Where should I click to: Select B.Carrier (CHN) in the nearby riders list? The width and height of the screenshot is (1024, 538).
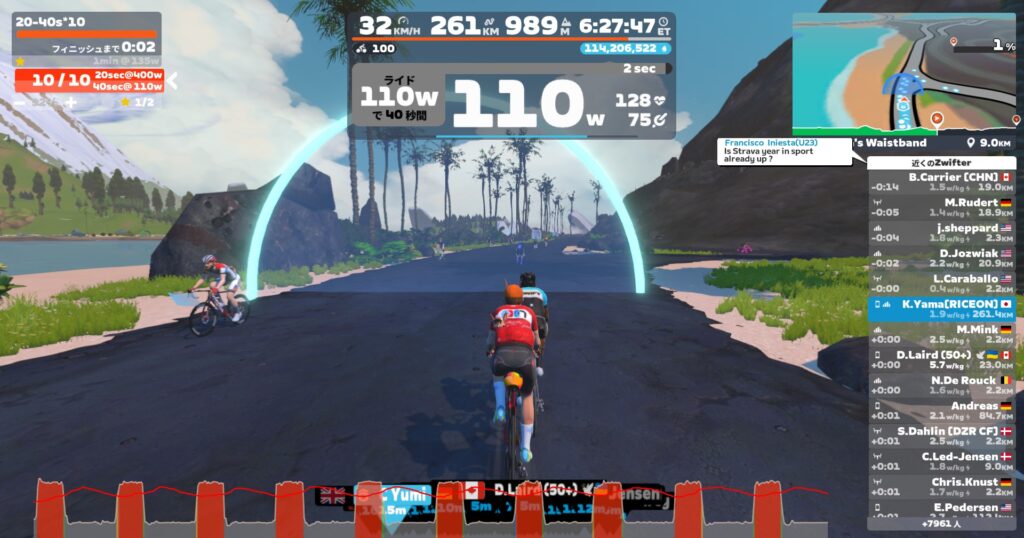click(x=941, y=181)
